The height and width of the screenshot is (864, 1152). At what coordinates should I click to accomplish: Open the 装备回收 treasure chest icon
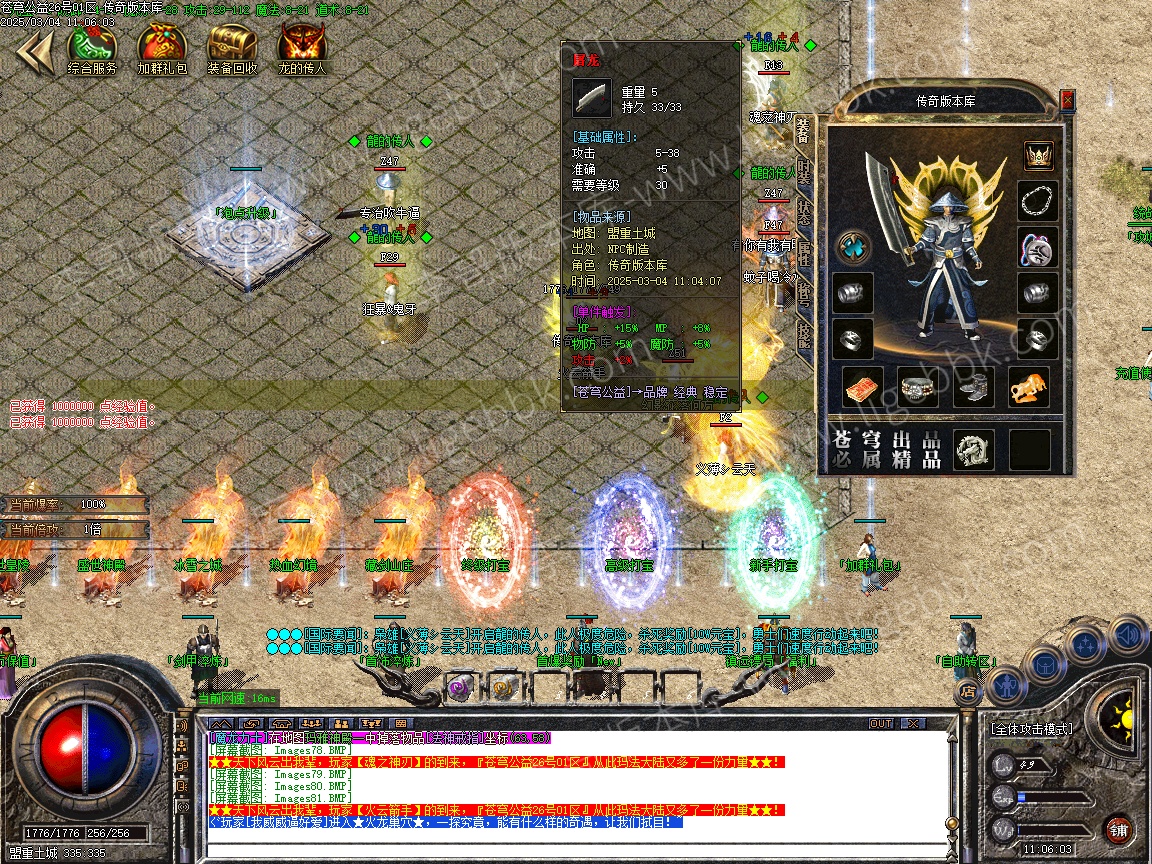point(232,46)
